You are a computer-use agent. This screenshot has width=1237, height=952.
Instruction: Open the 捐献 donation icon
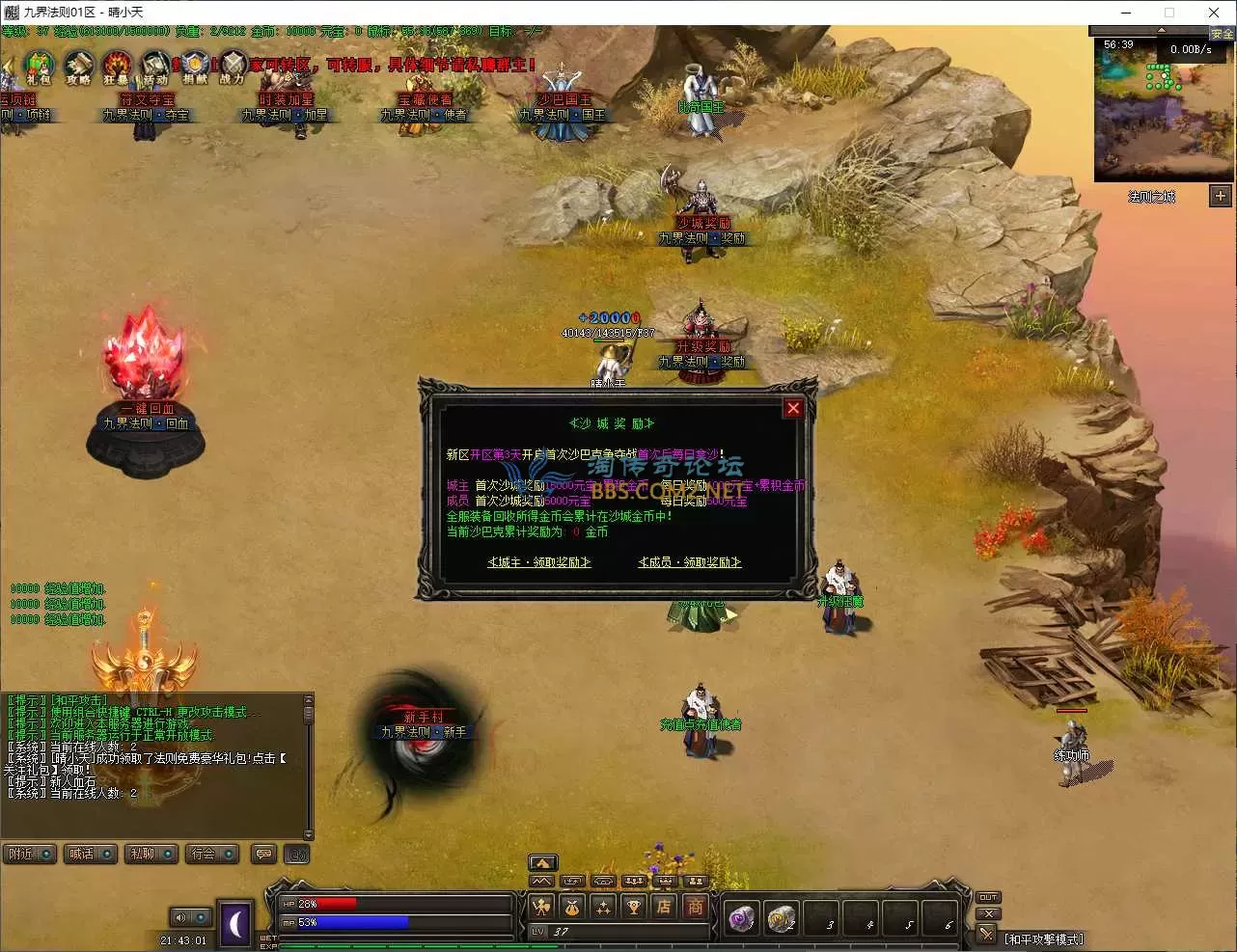[x=194, y=68]
